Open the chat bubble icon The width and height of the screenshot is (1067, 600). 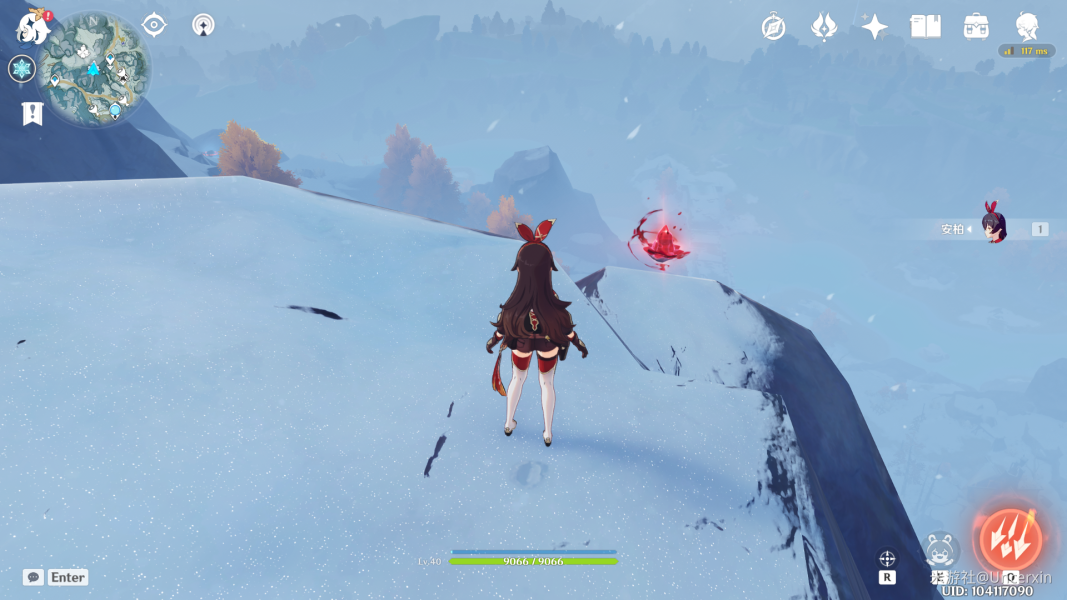click(33, 577)
